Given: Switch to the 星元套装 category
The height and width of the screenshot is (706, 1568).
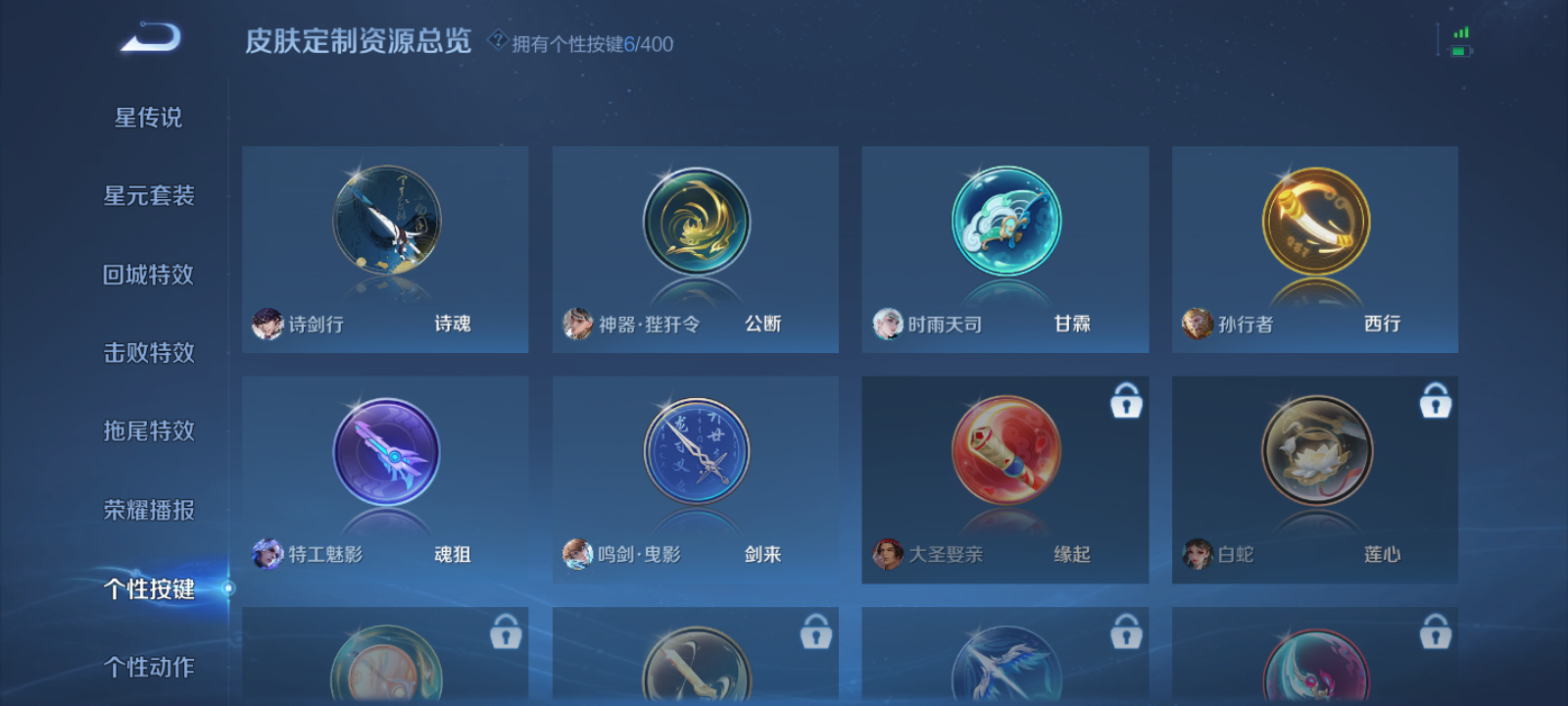Looking at the screenshot, I should coord(150,195).
